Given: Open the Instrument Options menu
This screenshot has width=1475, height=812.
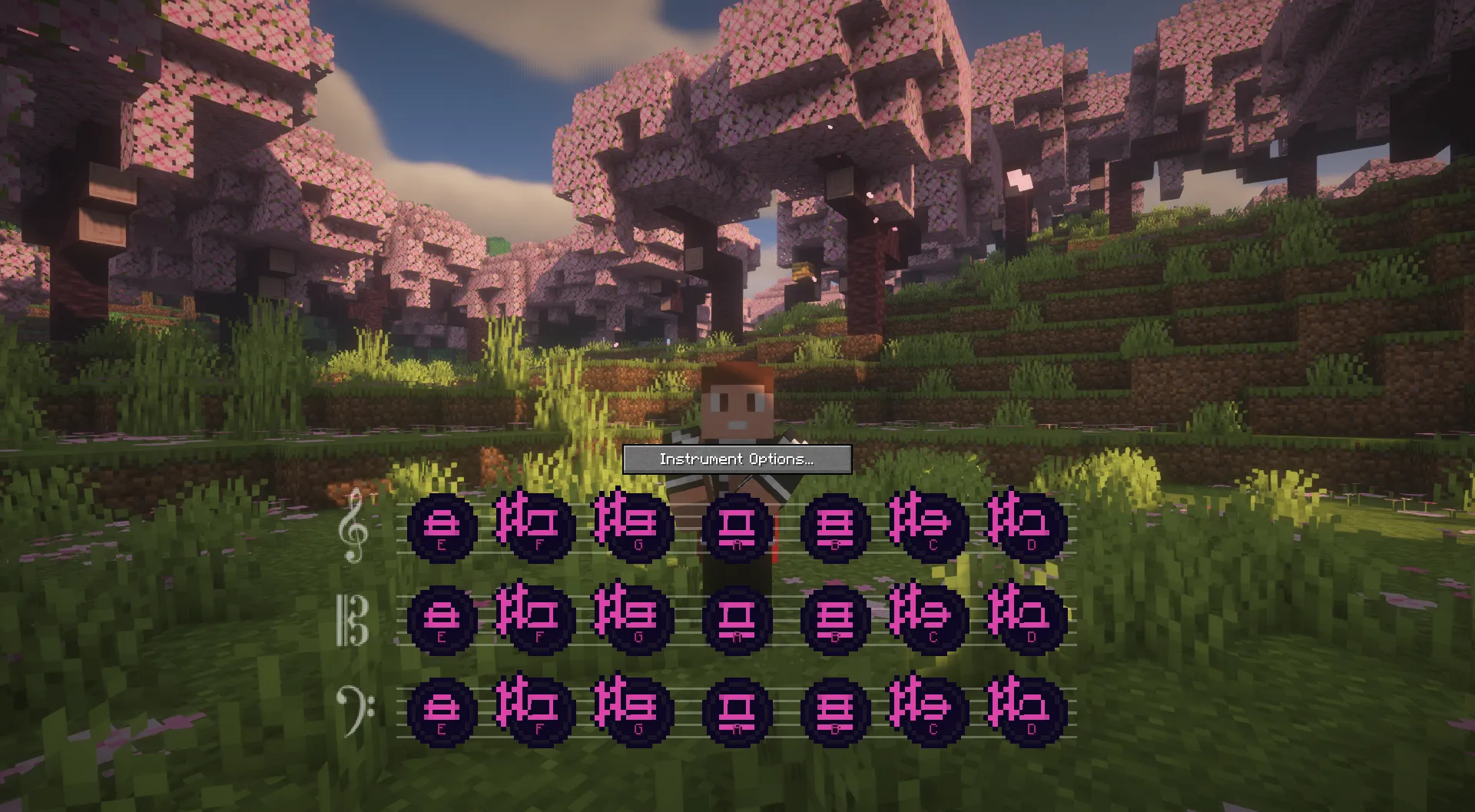Looking at the screenshot, I should point(737,459).
